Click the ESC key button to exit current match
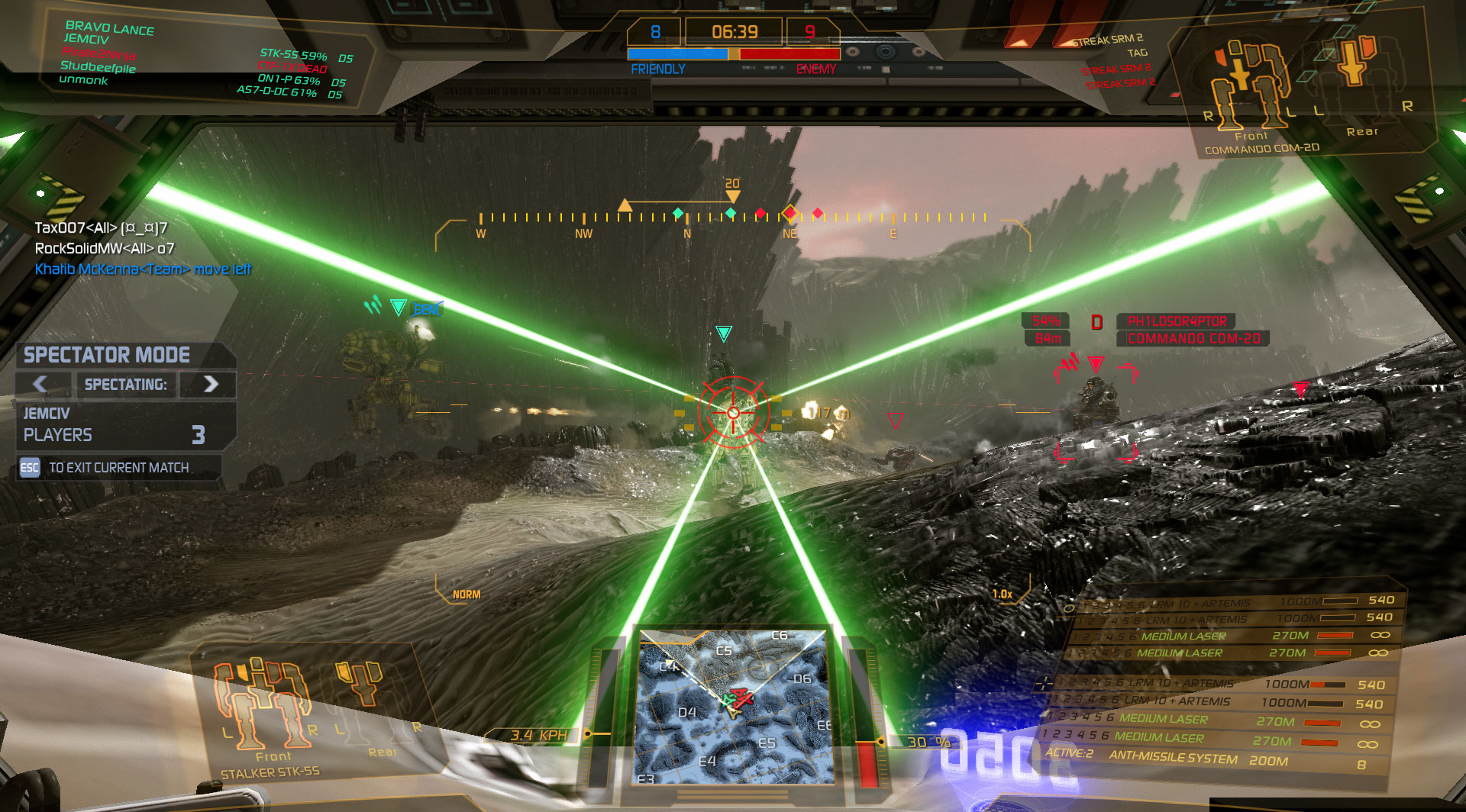The image size is (1466, 812). (x=29, y=468)
